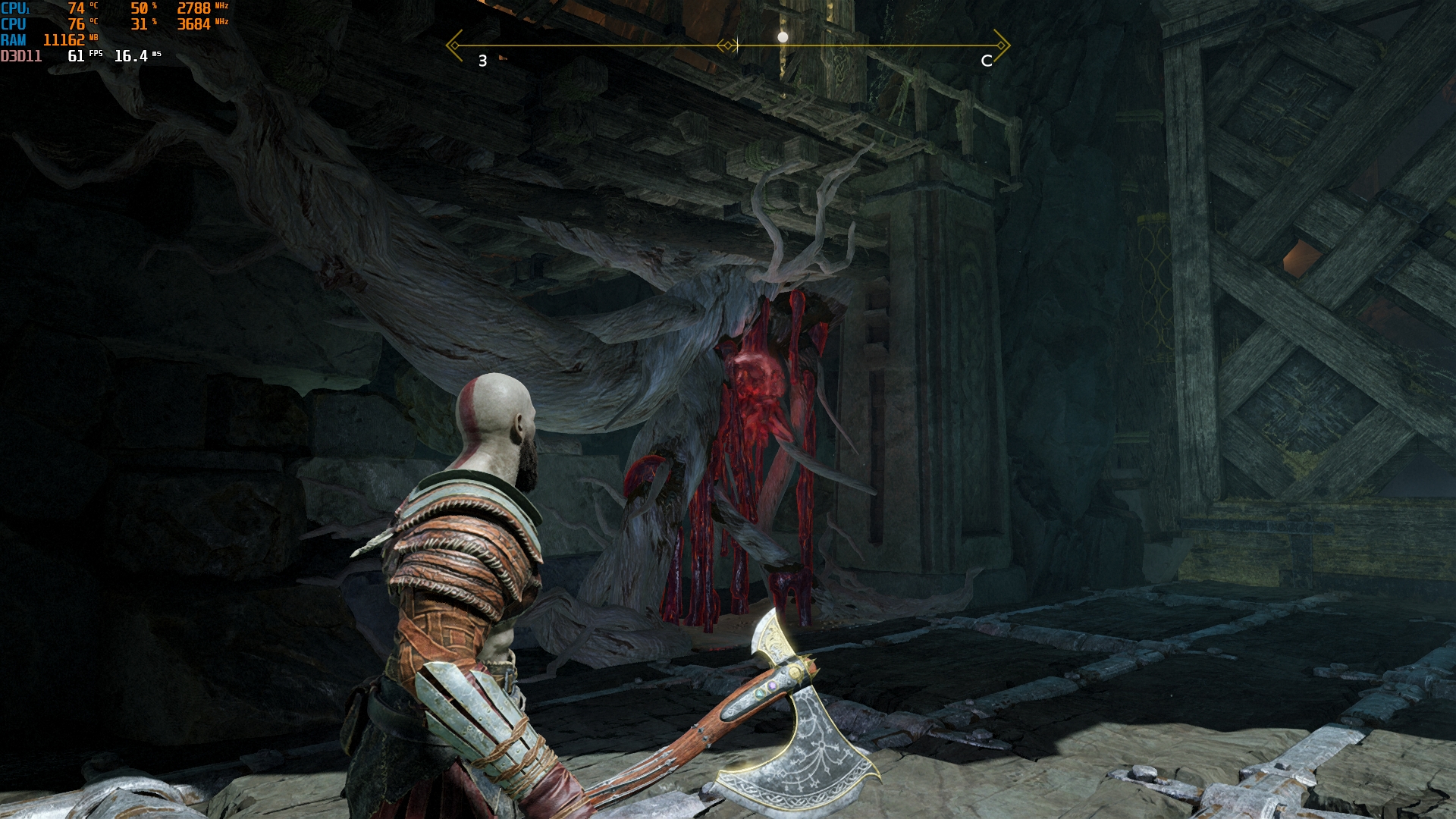Click the white objective dot on the compass

783,36
